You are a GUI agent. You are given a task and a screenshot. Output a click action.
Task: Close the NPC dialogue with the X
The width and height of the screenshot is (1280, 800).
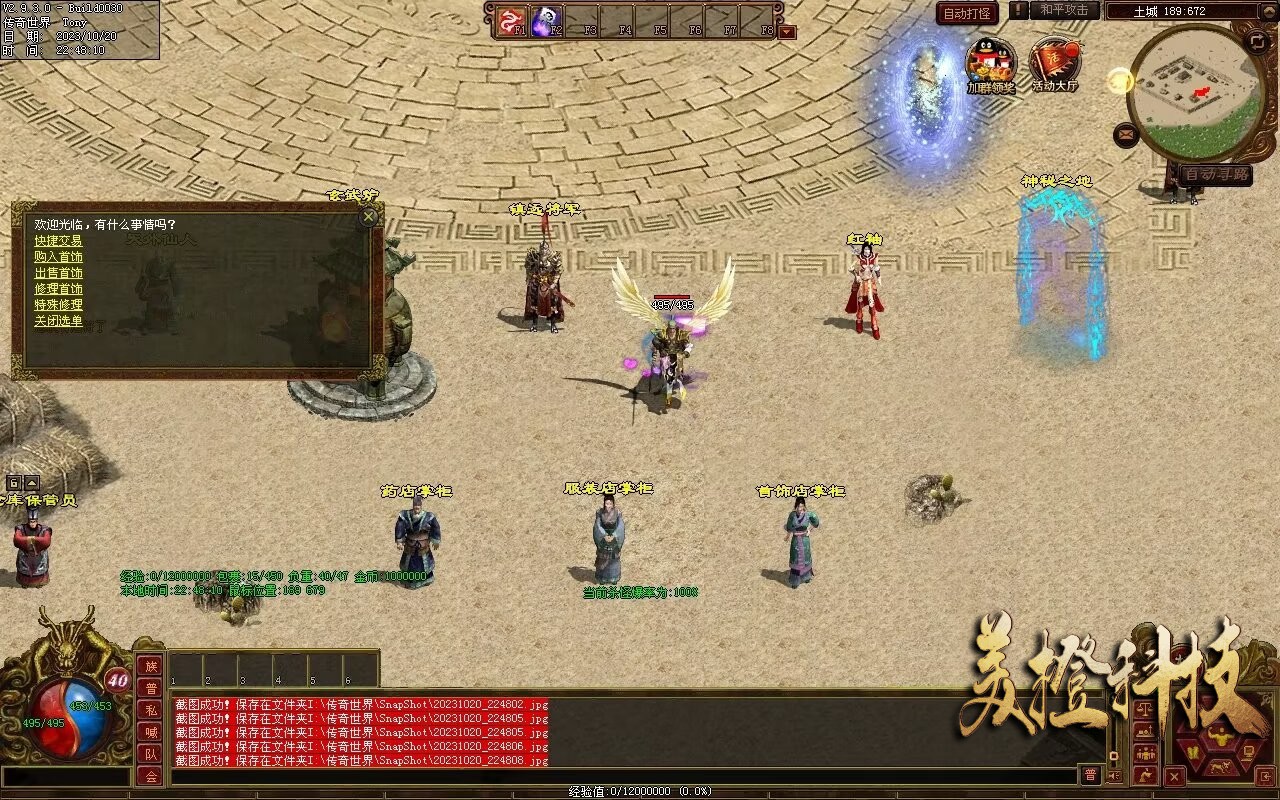pyautogui.click(x=369, y=216)
